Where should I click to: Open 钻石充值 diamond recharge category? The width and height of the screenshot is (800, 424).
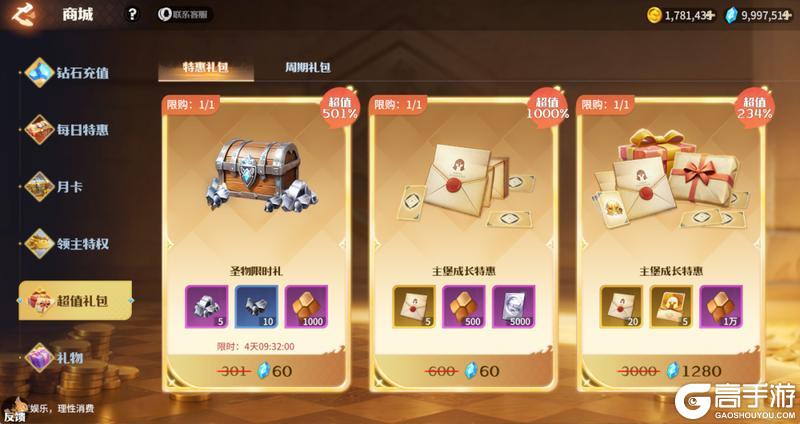pos(70,72)
